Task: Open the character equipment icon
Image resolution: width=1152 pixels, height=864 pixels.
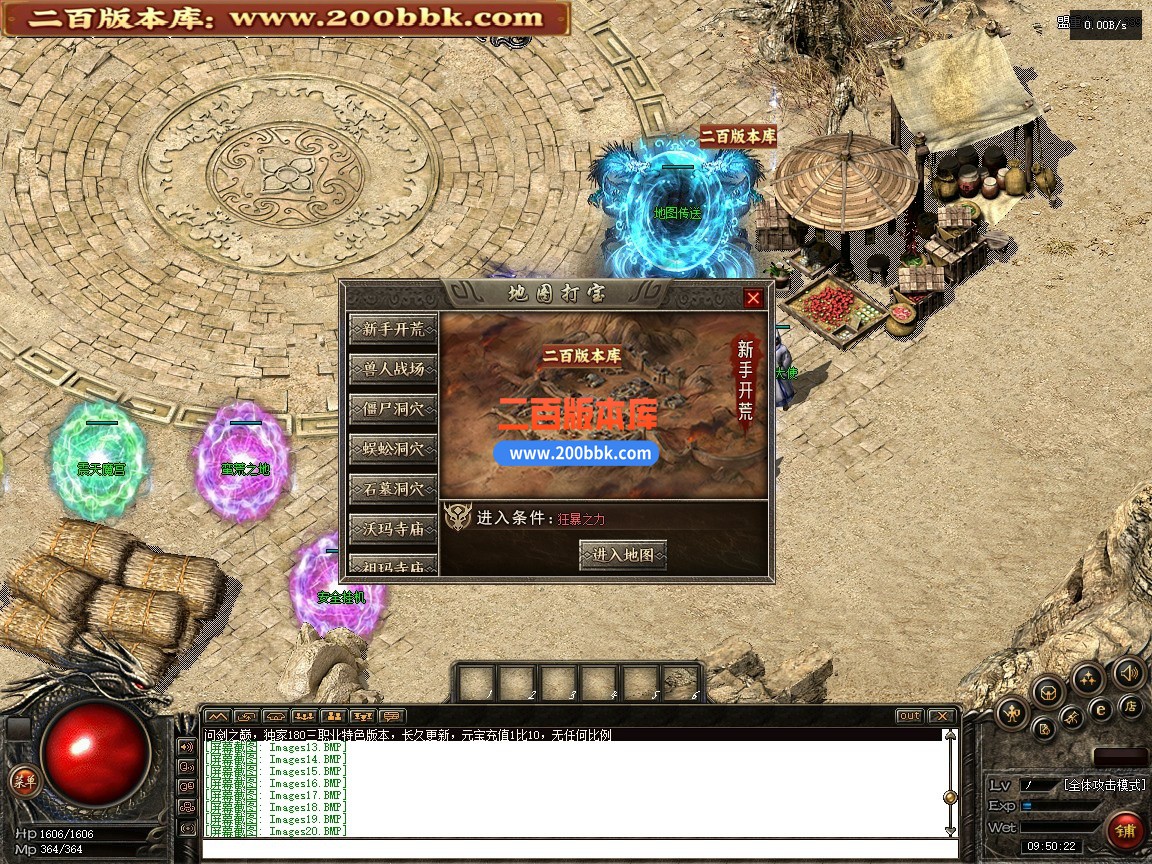Action: coord(1014,712)
